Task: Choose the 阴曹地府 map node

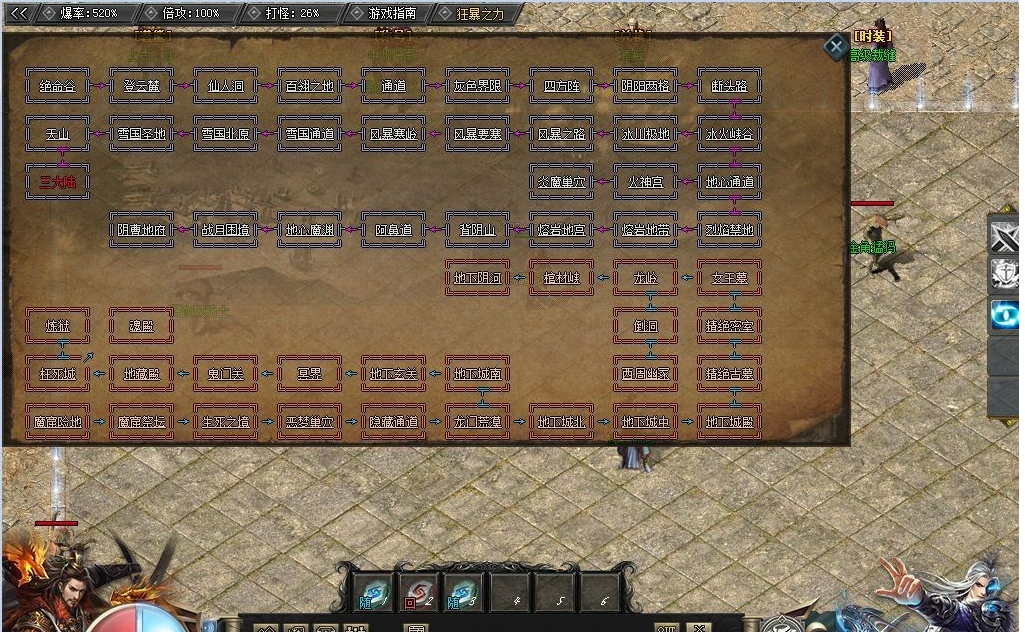Action: tap(141, 230)
